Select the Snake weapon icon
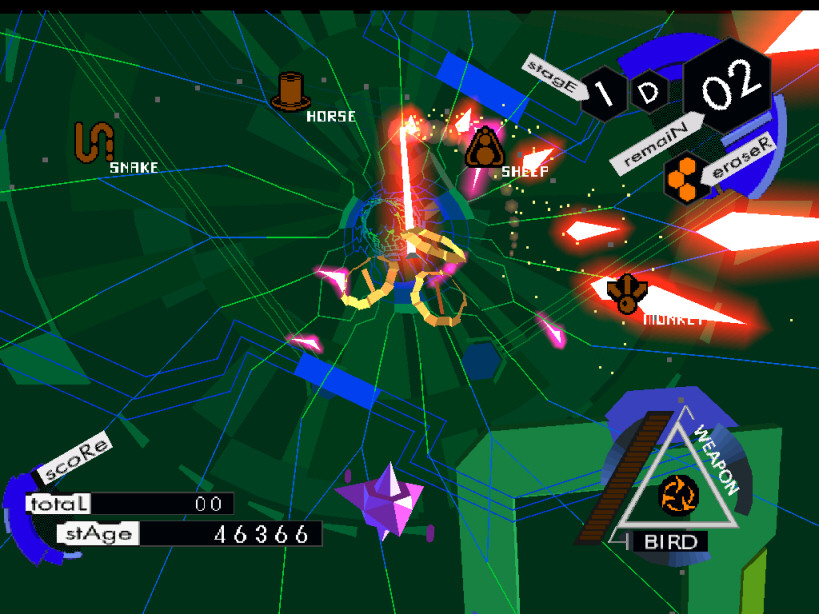The width and height of the screenshot is (819, 614). click(x=94, y=142)
